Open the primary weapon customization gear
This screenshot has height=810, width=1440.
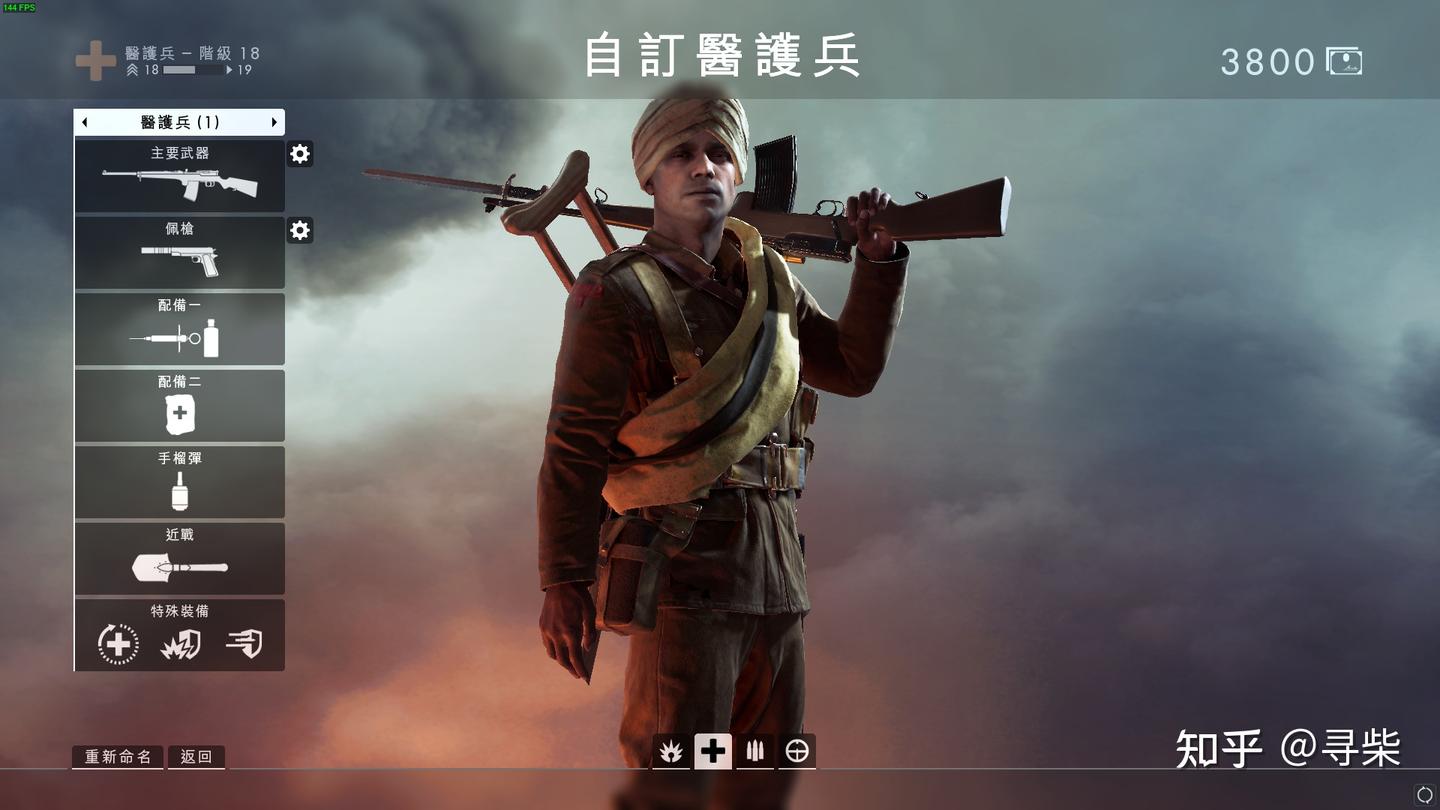coord(299,154)
